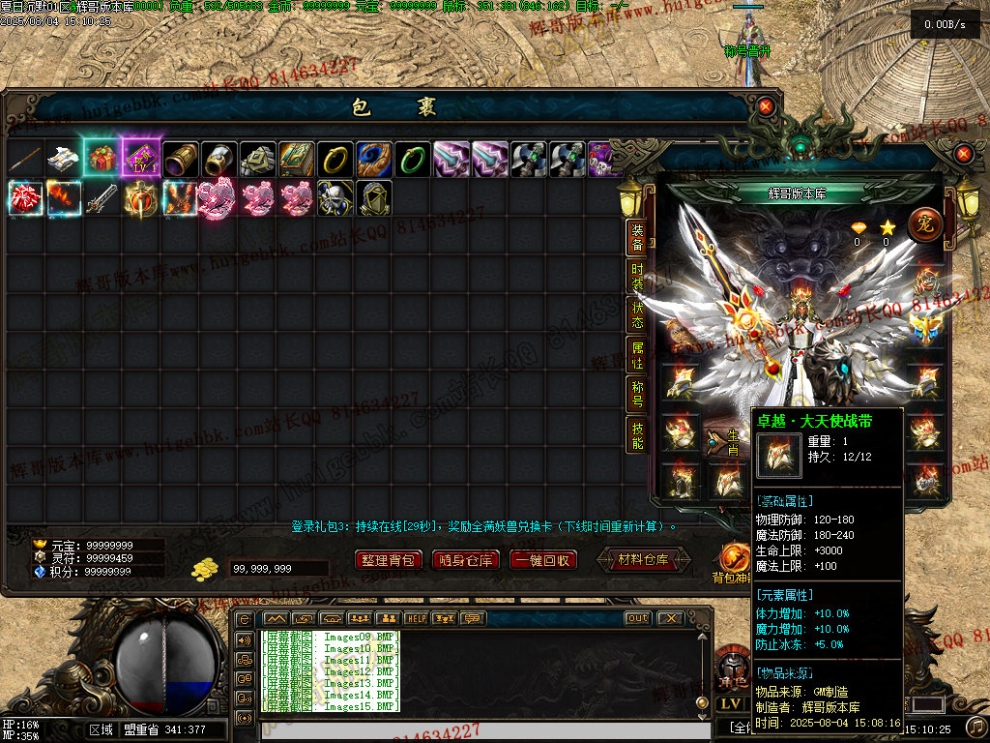This screenshot has height=743, width=990.
Task: Close the character equipment panel
Action: pos(963,154)
